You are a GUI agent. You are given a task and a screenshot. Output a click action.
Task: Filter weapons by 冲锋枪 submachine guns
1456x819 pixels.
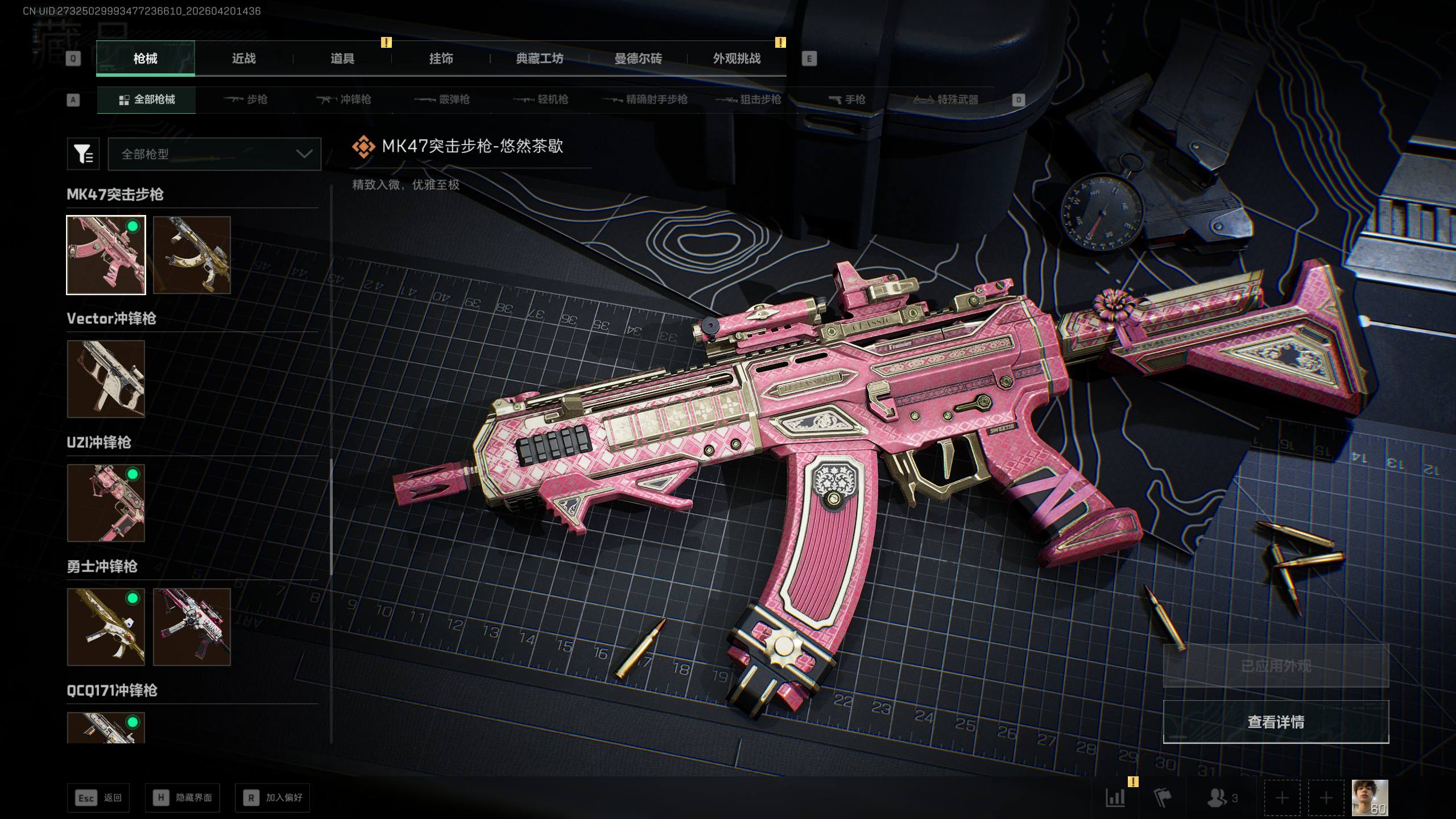pos(344,100)
